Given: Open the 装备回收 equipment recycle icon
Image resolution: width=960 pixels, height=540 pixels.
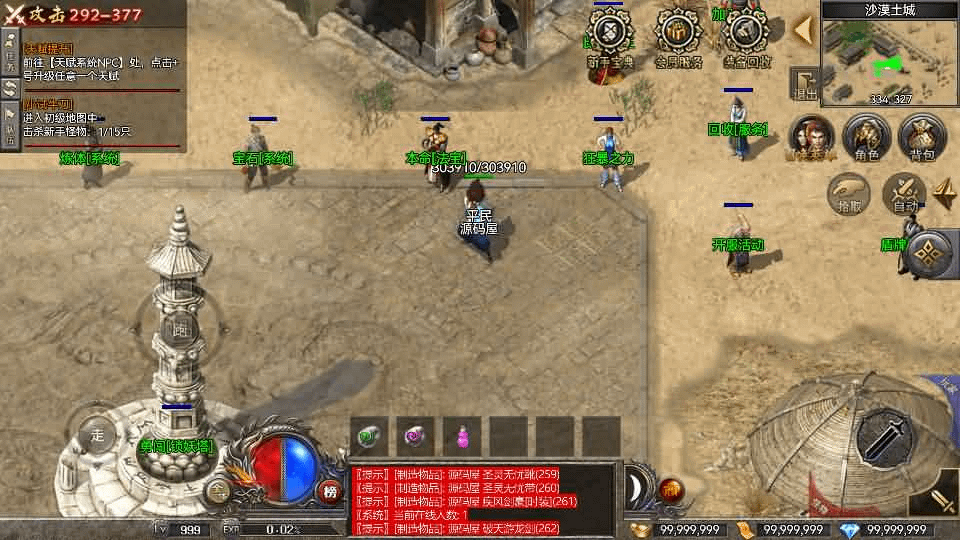Looking at the screenshot, I should pyautogui.click(x=747, y=38).
